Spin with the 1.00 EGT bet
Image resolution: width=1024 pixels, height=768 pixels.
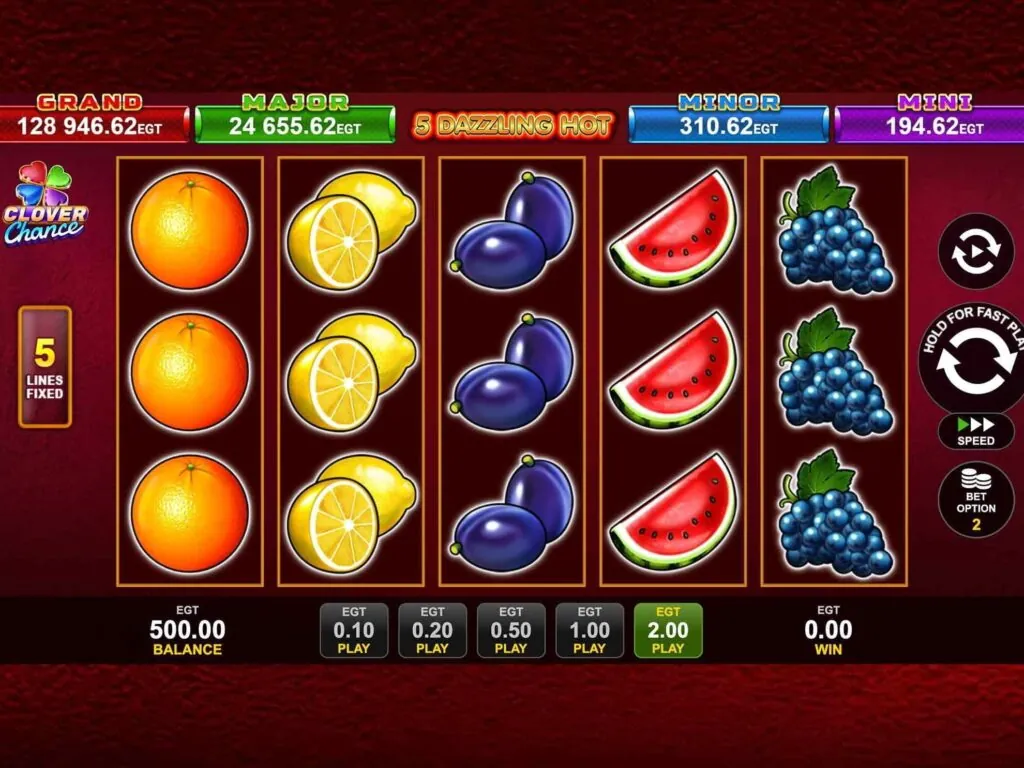click(x=589, y=631)
